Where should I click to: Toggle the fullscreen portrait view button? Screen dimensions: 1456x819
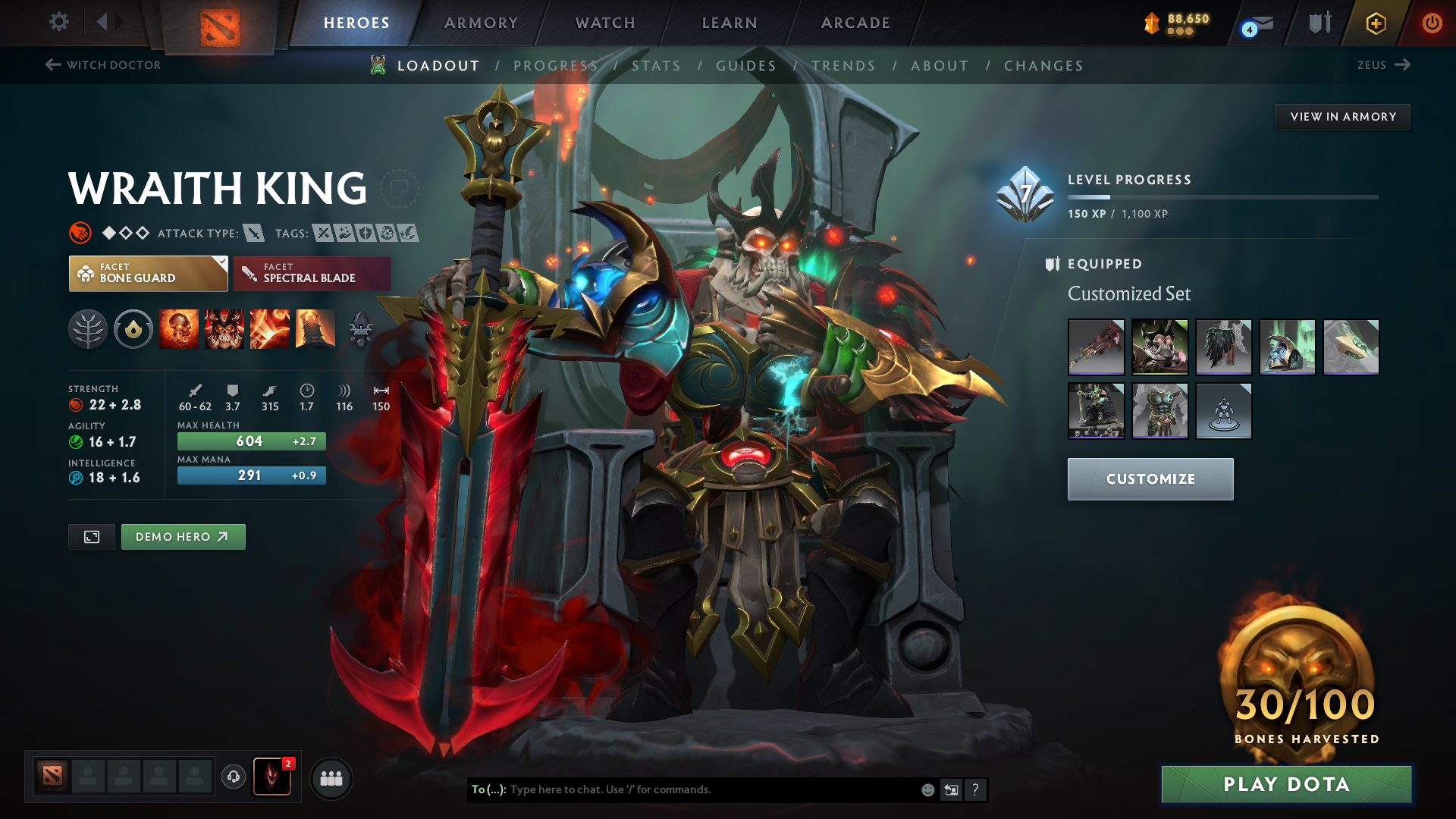91,536
